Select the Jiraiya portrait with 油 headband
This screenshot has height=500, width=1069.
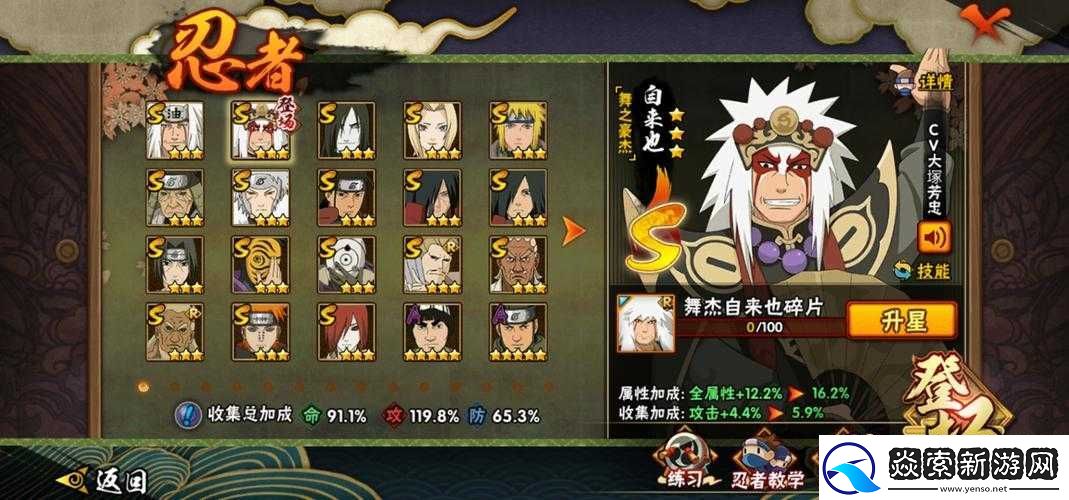[x=175, y=130]
